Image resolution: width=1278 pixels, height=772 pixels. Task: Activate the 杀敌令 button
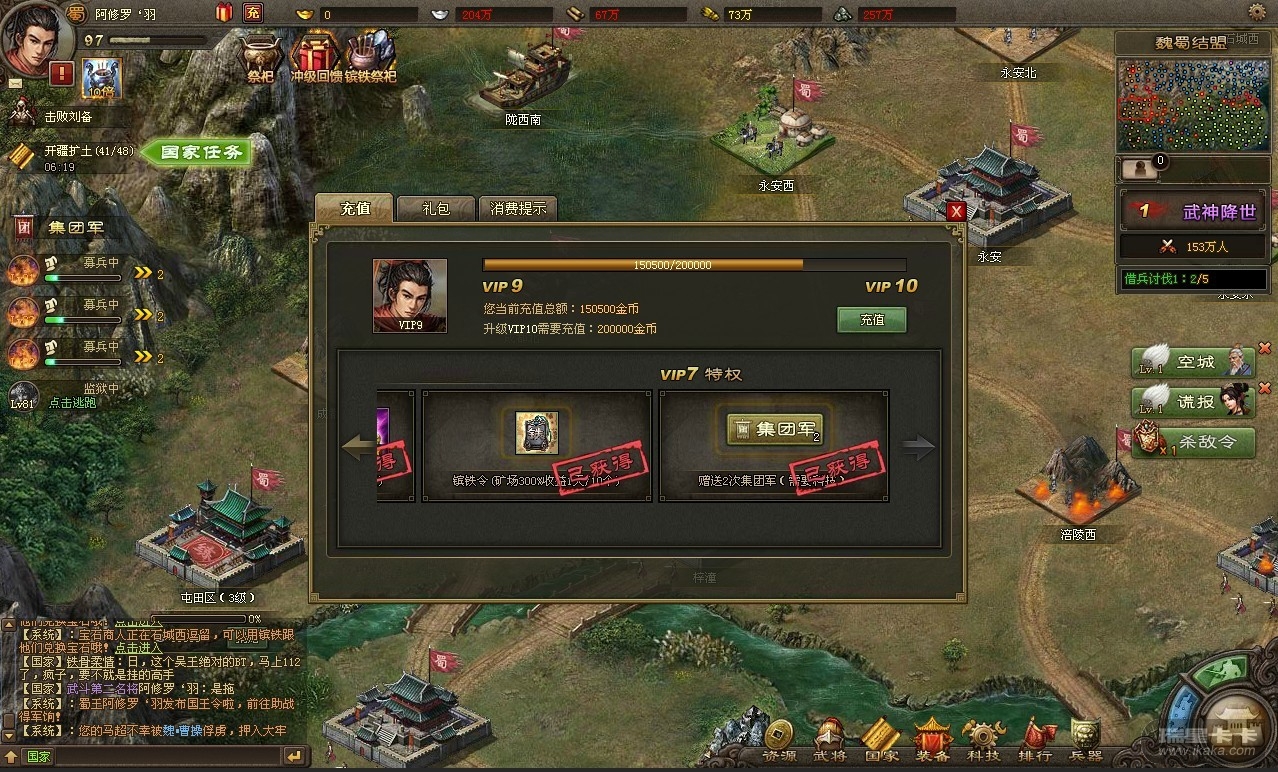1193,442
